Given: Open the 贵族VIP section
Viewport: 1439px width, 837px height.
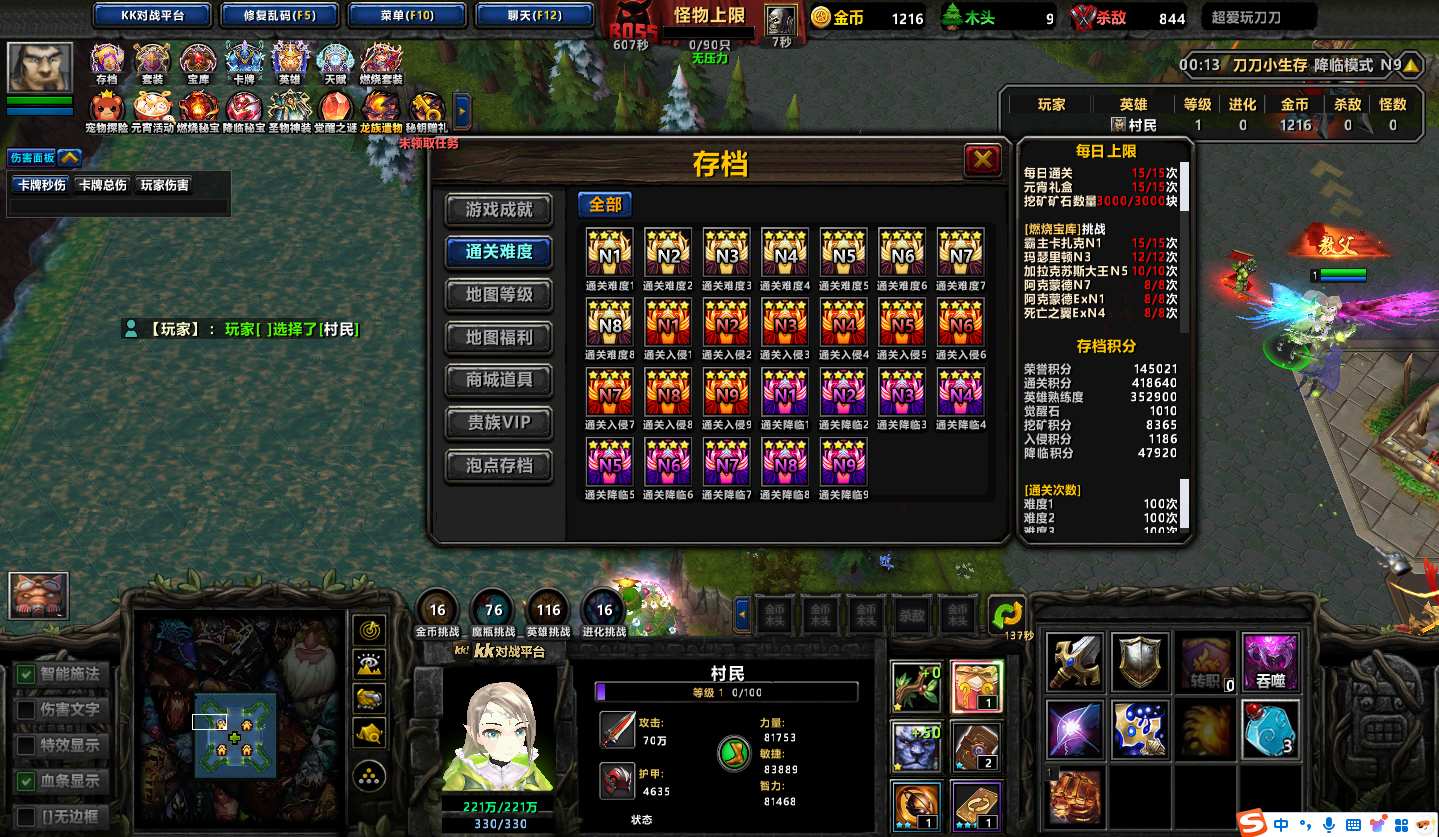Looking at the screenshot, I should tap(499, 423).
